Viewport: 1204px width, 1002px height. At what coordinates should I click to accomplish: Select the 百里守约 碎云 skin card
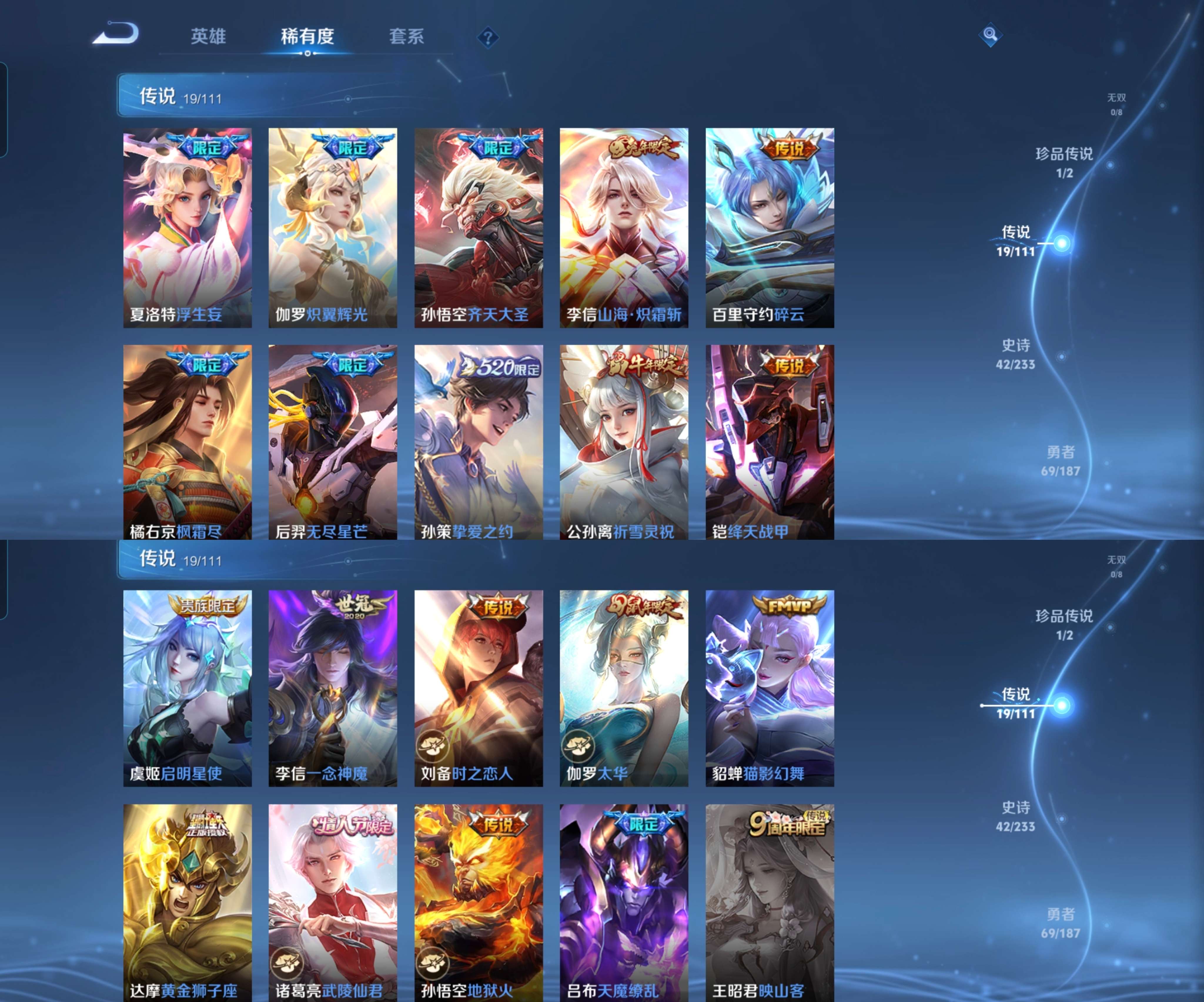coord(770,227)
